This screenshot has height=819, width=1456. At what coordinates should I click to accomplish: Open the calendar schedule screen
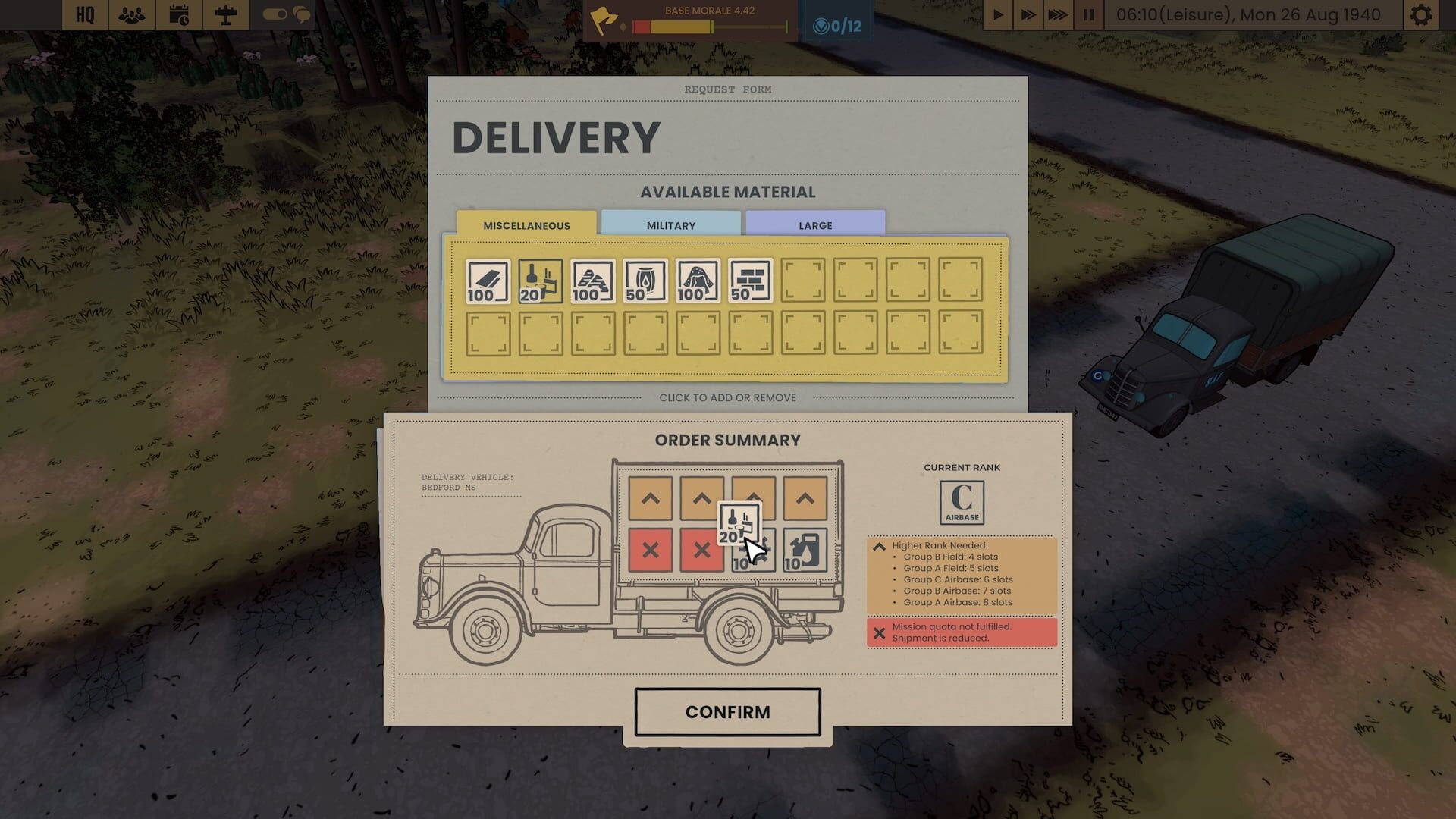point(180,14)
